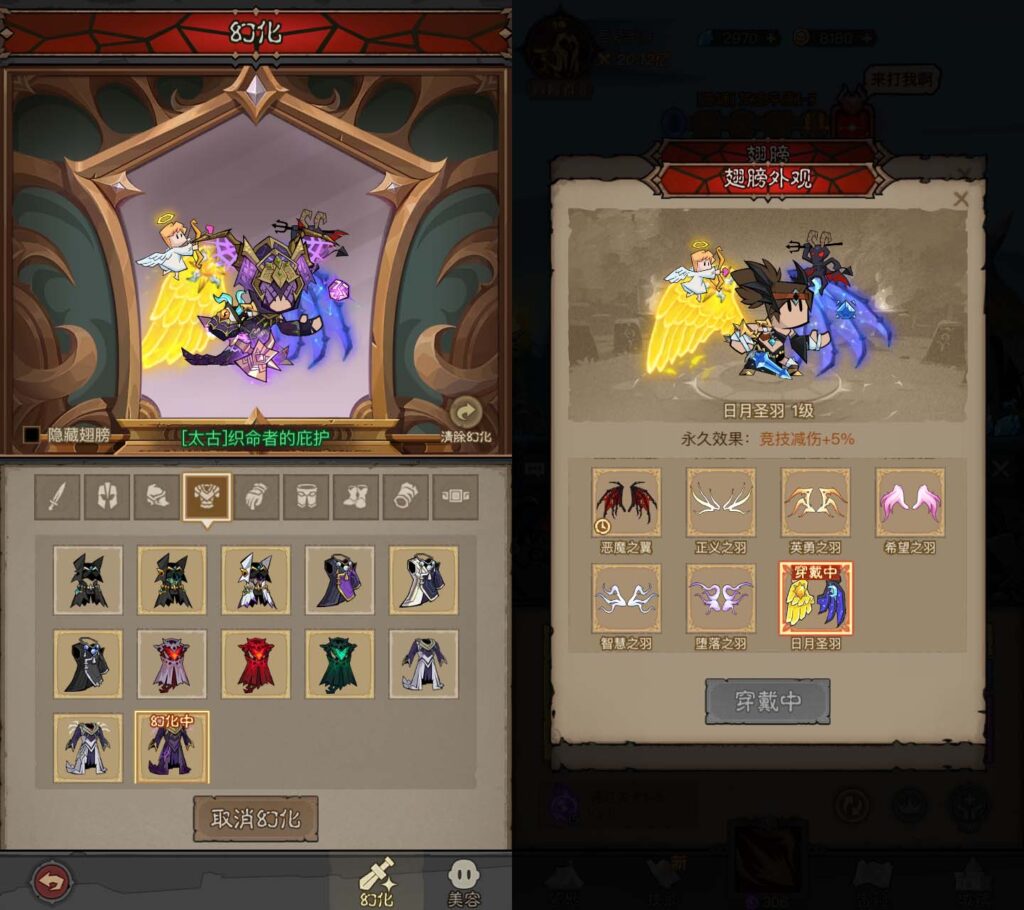Open the 幻化 bottom tab

pyautogui.click(x=377, y=882)
